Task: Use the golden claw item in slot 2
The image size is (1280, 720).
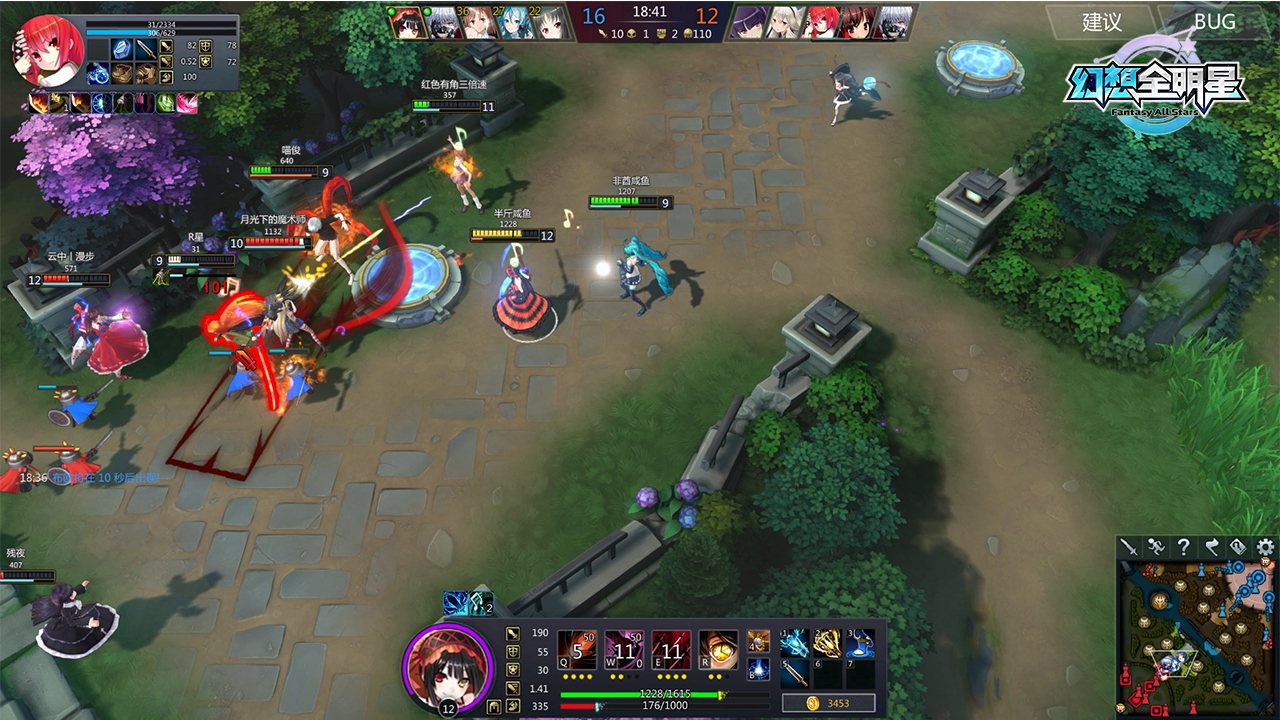Action: 827,643
